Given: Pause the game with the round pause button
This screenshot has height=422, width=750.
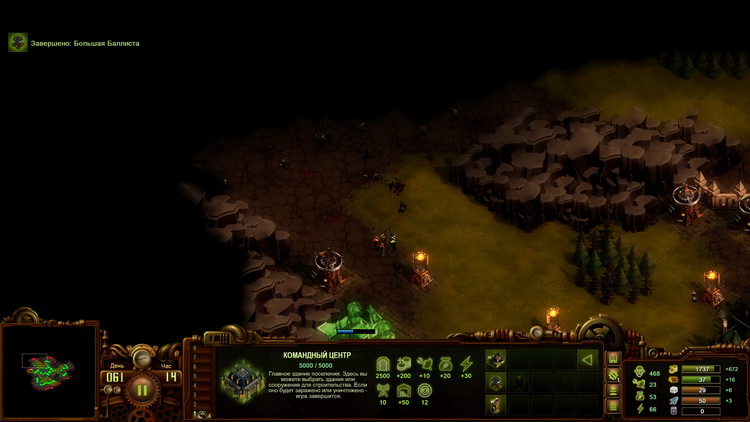Looking at the screenshot, I should [x=141, y=390].
